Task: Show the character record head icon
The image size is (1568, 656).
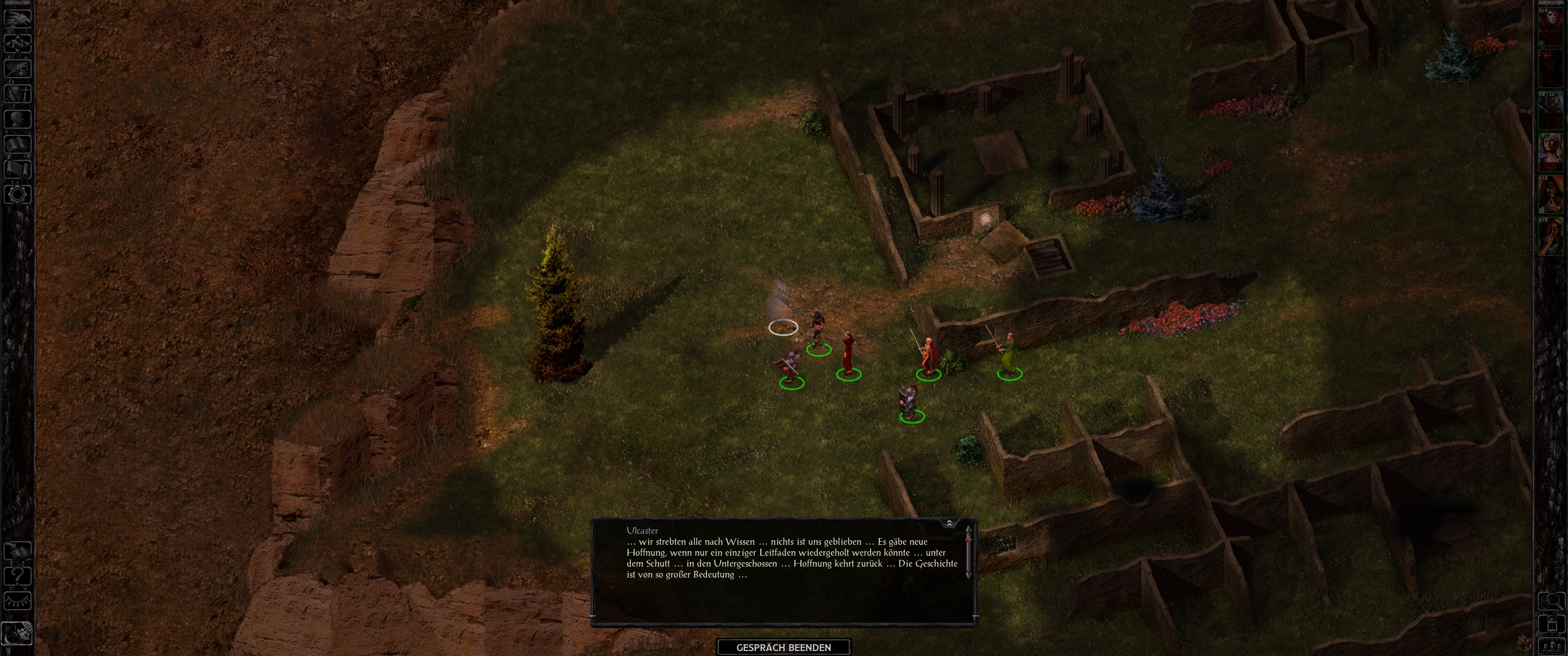Action: 18,118
